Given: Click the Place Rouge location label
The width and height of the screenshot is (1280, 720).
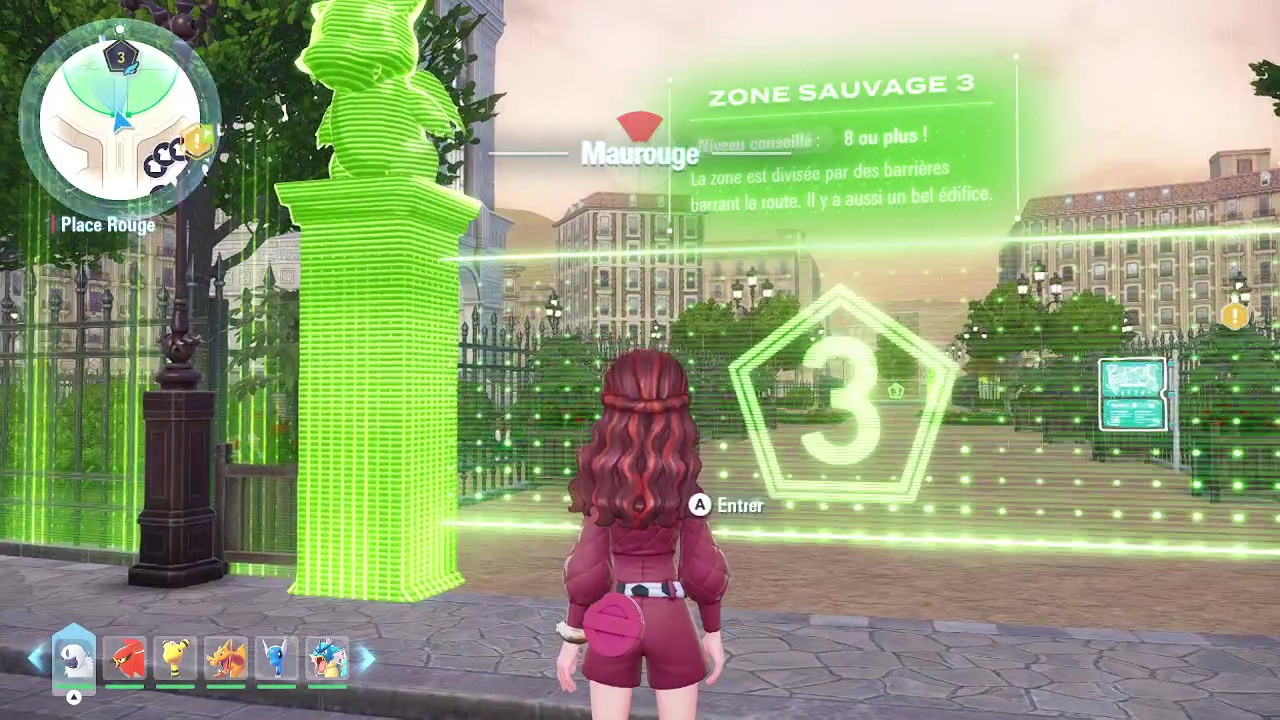Looking at the screenshot, I should (x=107, y=225).
